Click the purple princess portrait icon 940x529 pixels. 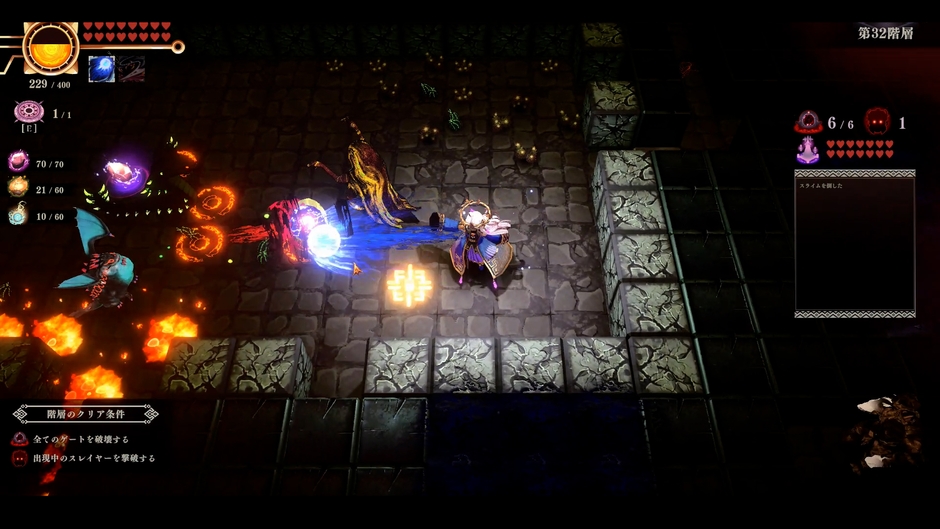tap(808, 150)
